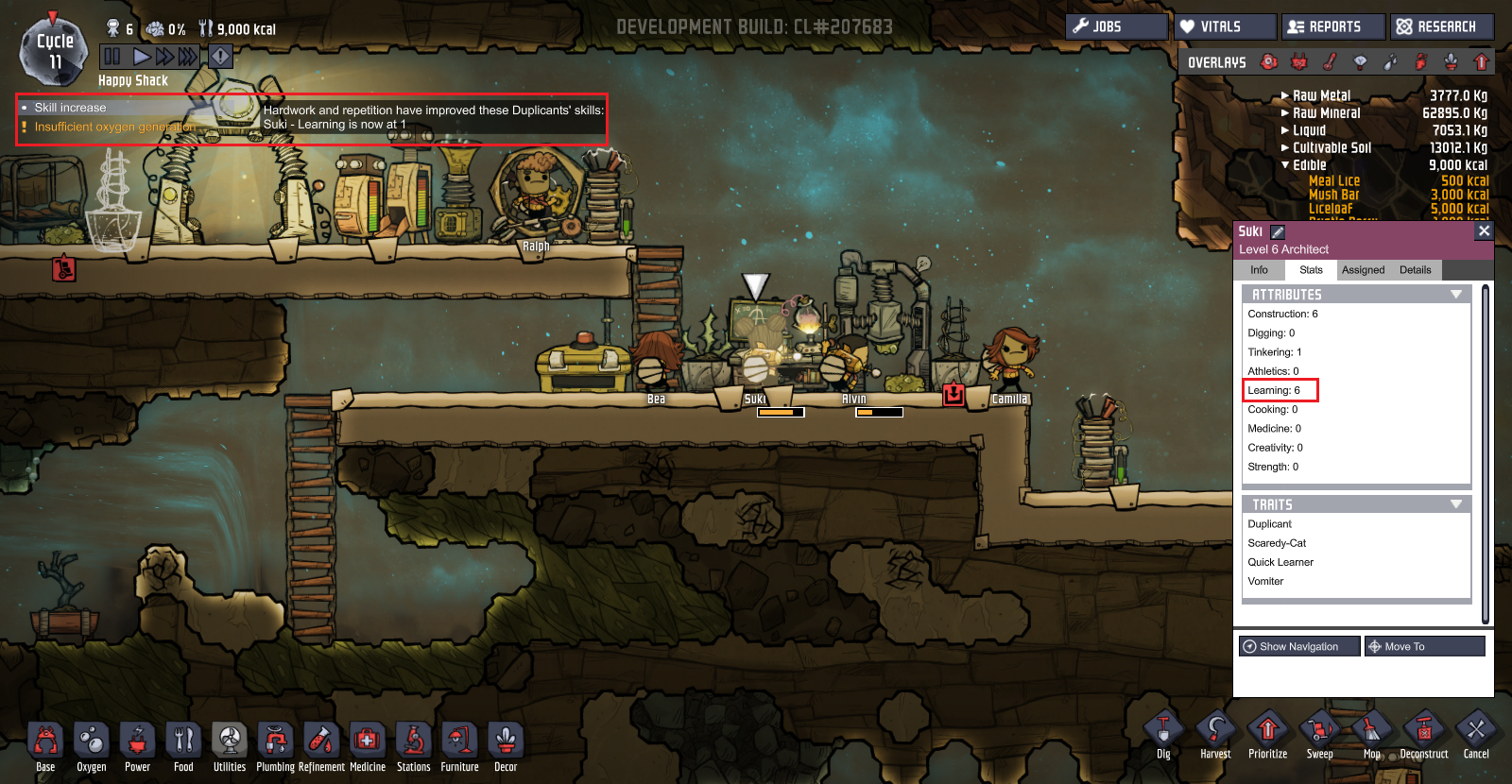Select the Move To command
The image size is (1512, 784).
coord(1424,646)
